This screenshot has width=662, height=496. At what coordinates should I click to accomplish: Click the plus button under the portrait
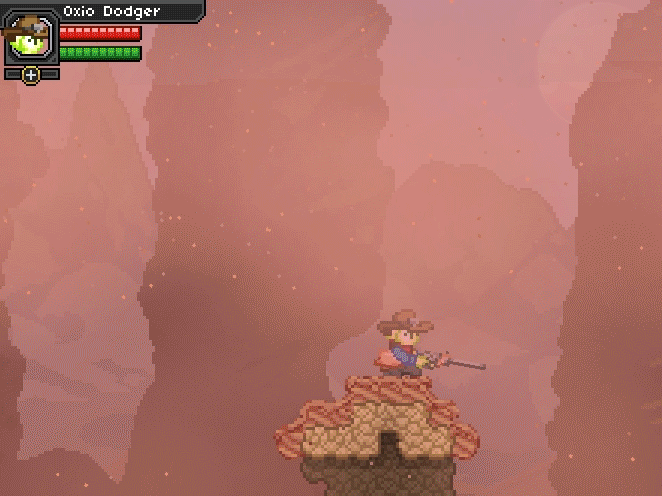click(31, 74)
